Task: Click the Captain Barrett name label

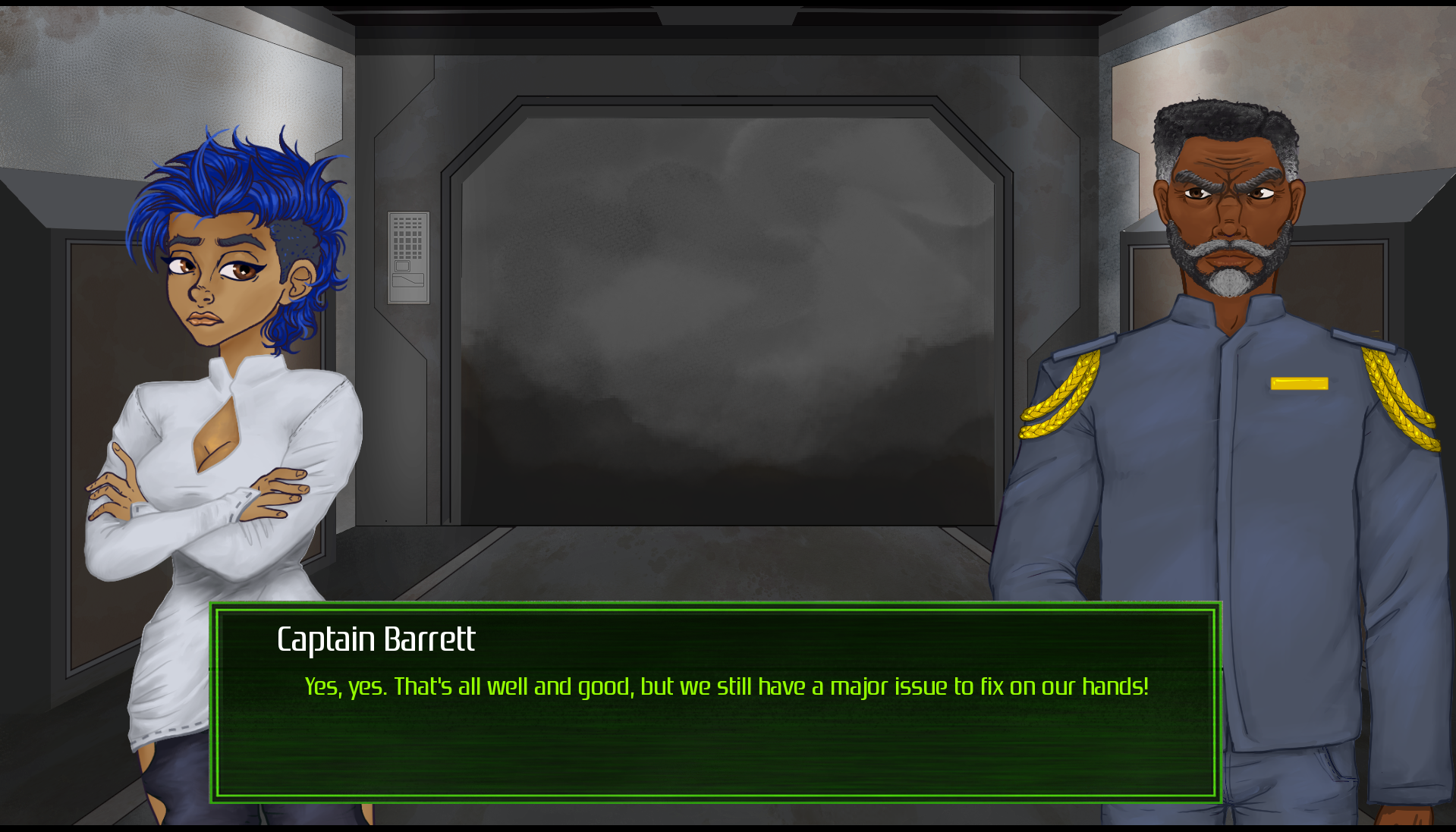Action: tap(375, 639)
